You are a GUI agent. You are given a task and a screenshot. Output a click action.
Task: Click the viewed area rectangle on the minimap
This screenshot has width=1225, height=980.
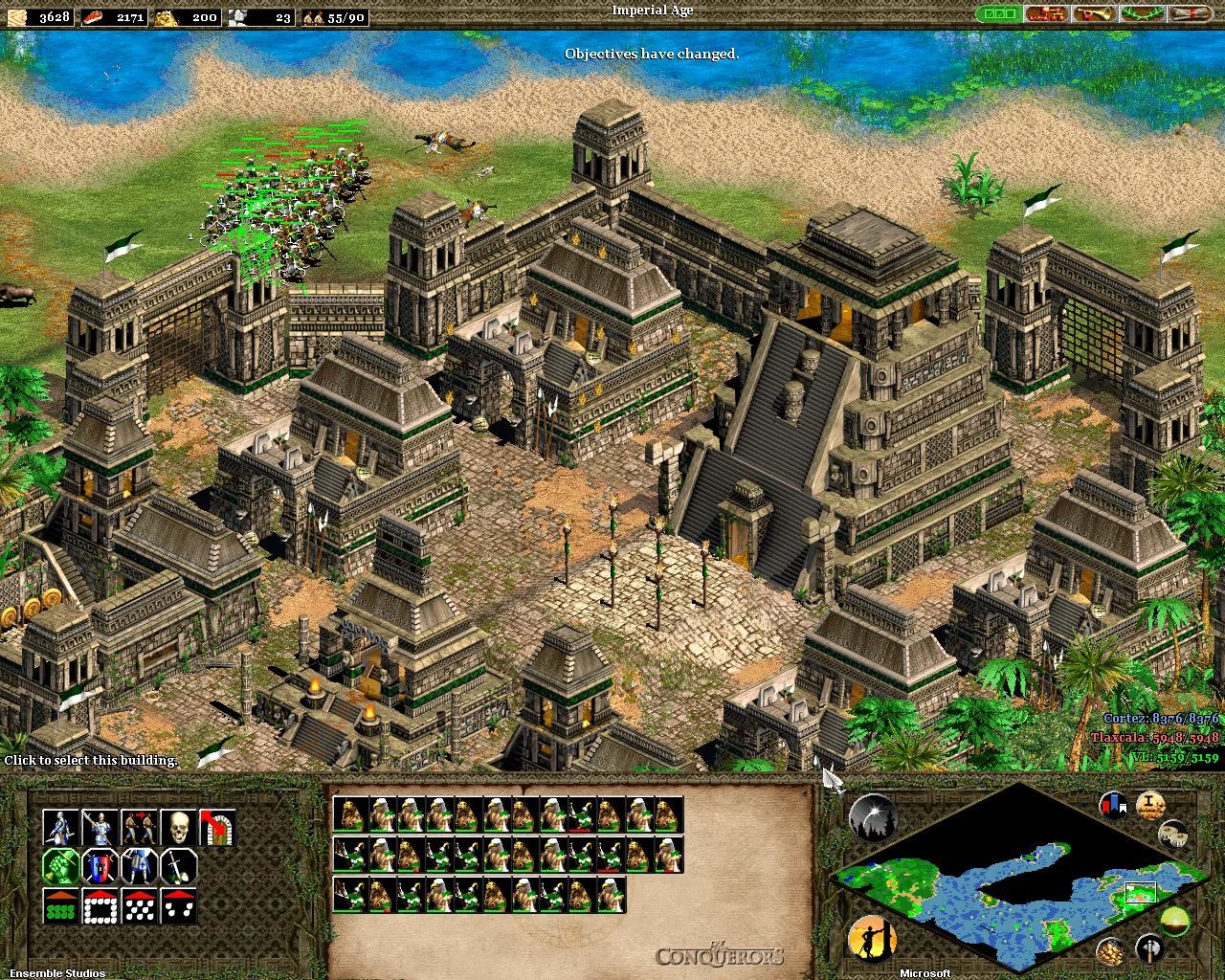pos(1140,892)
